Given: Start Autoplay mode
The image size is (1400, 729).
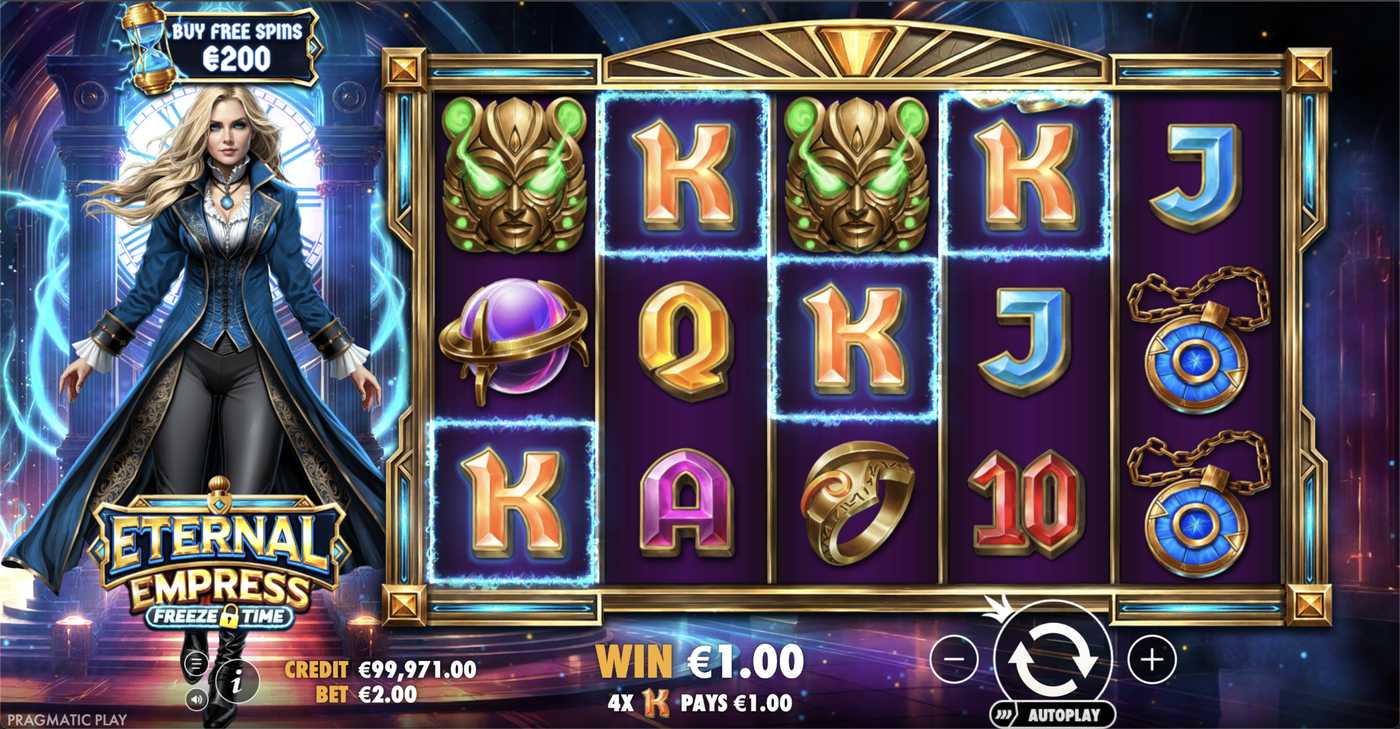Looking at the screenshot, I should (x=1064, y=715).
